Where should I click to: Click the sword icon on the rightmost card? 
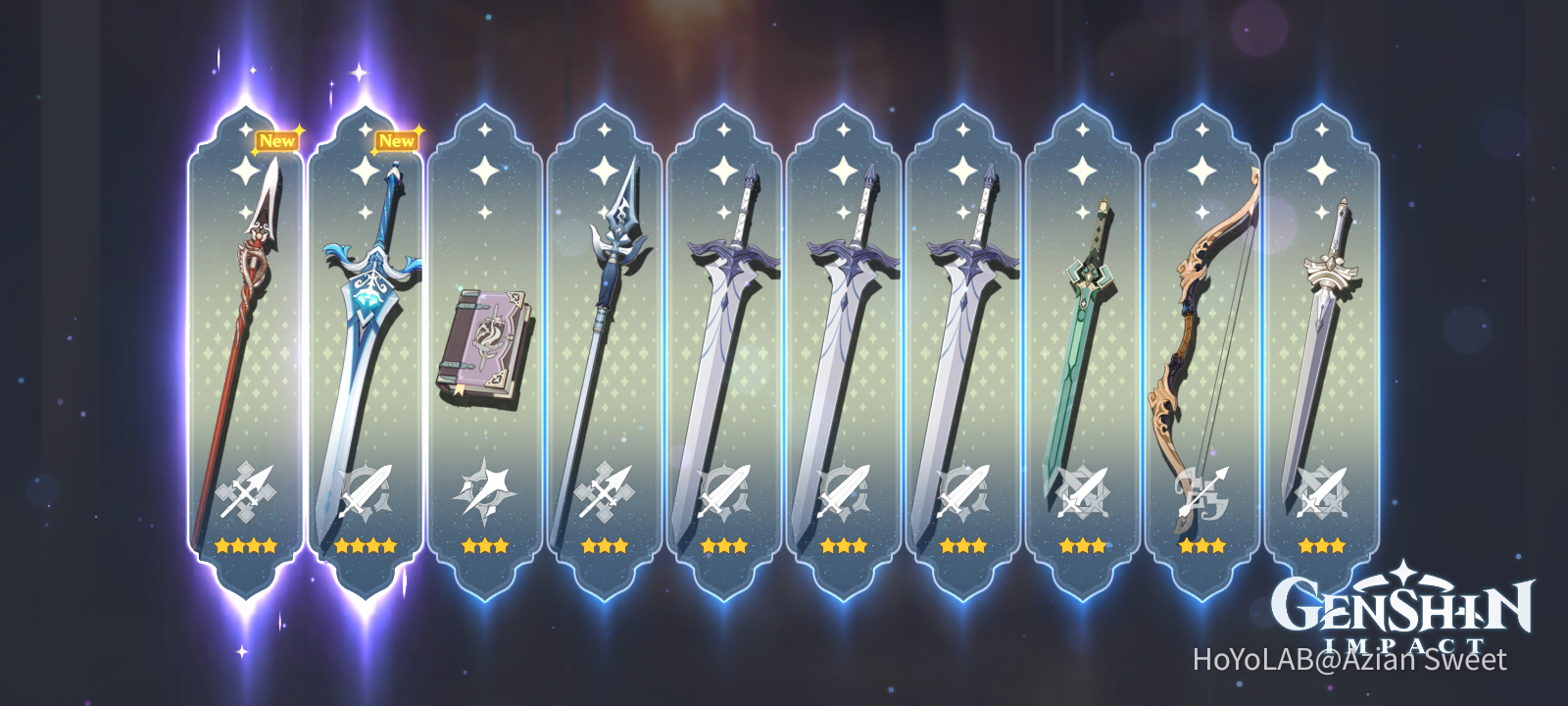pyautogui.click(x=1323, y=490)
